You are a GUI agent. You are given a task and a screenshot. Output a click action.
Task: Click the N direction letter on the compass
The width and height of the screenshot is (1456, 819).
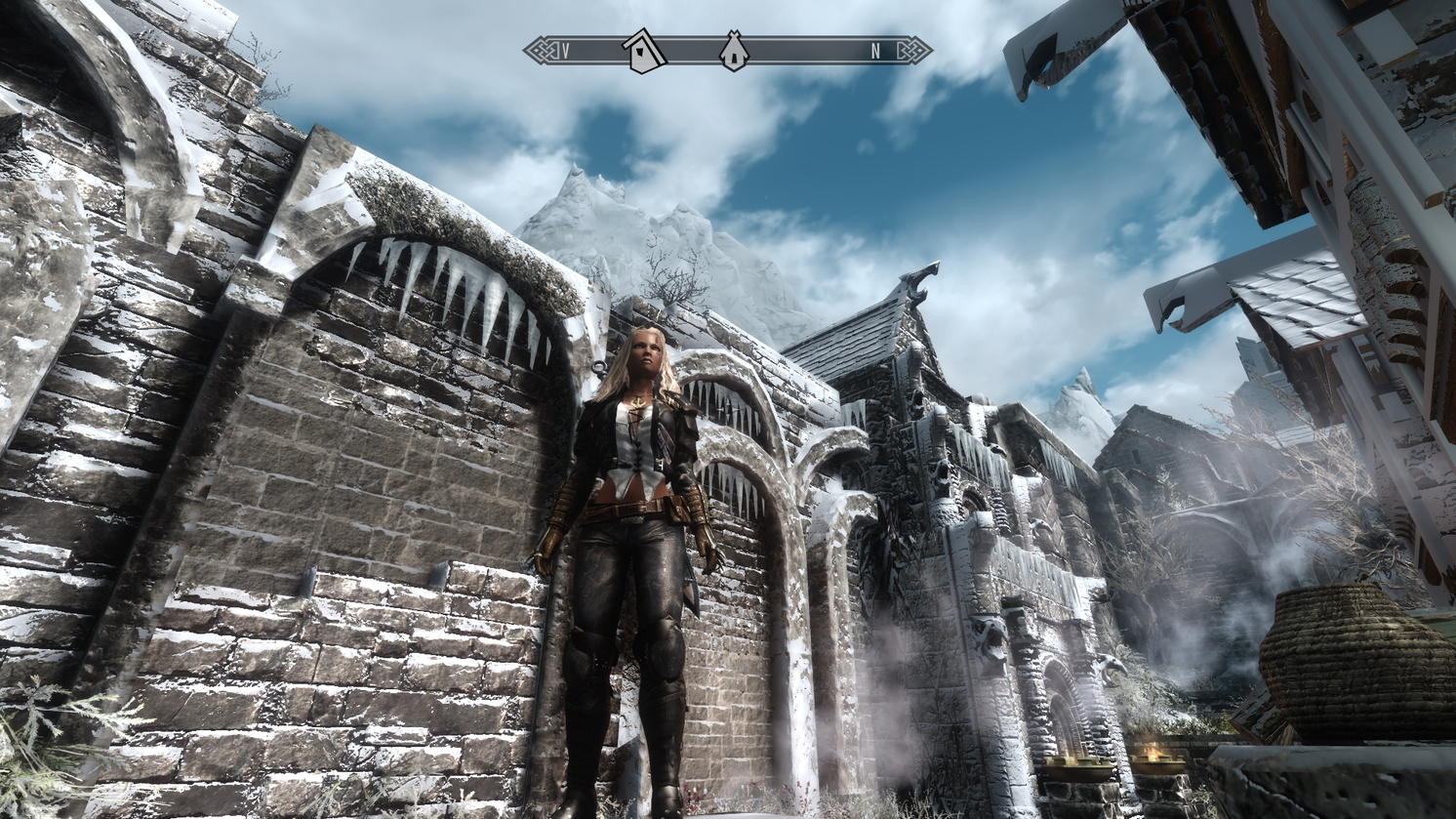point(875,52)
